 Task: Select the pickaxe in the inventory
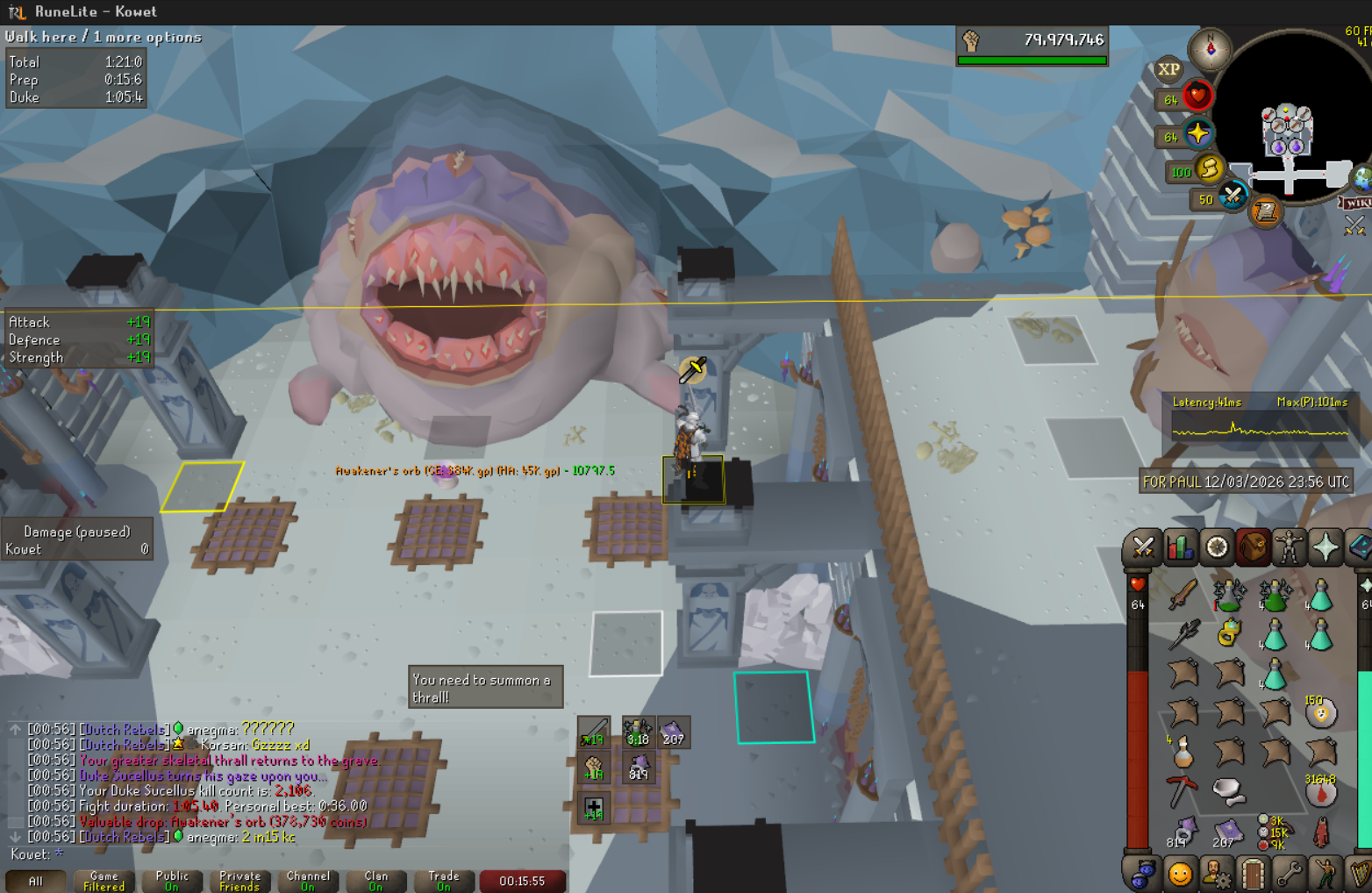[x=1182, y=791]
